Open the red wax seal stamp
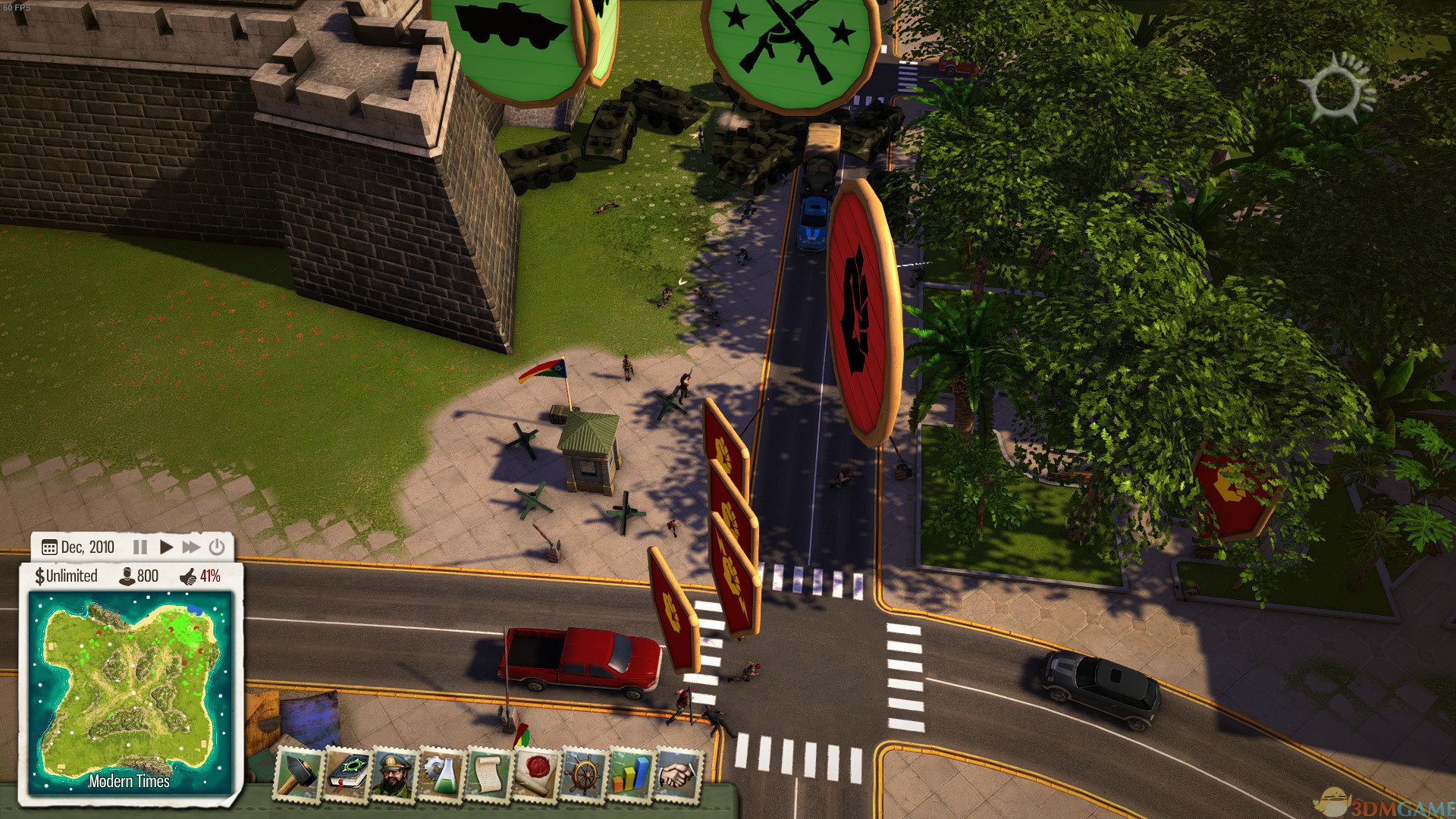Viewport: 1456px width, 819px height. tap(537, 773)
